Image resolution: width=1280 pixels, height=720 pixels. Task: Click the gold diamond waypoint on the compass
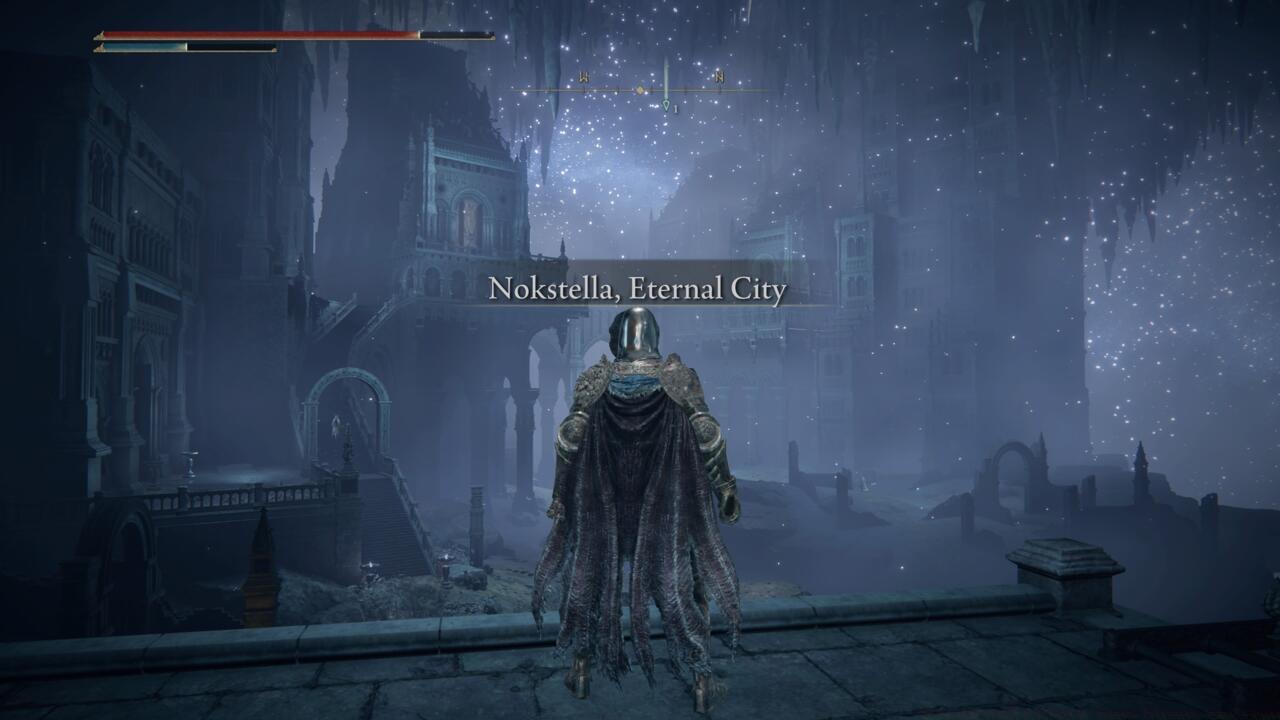tap(640, 90)
